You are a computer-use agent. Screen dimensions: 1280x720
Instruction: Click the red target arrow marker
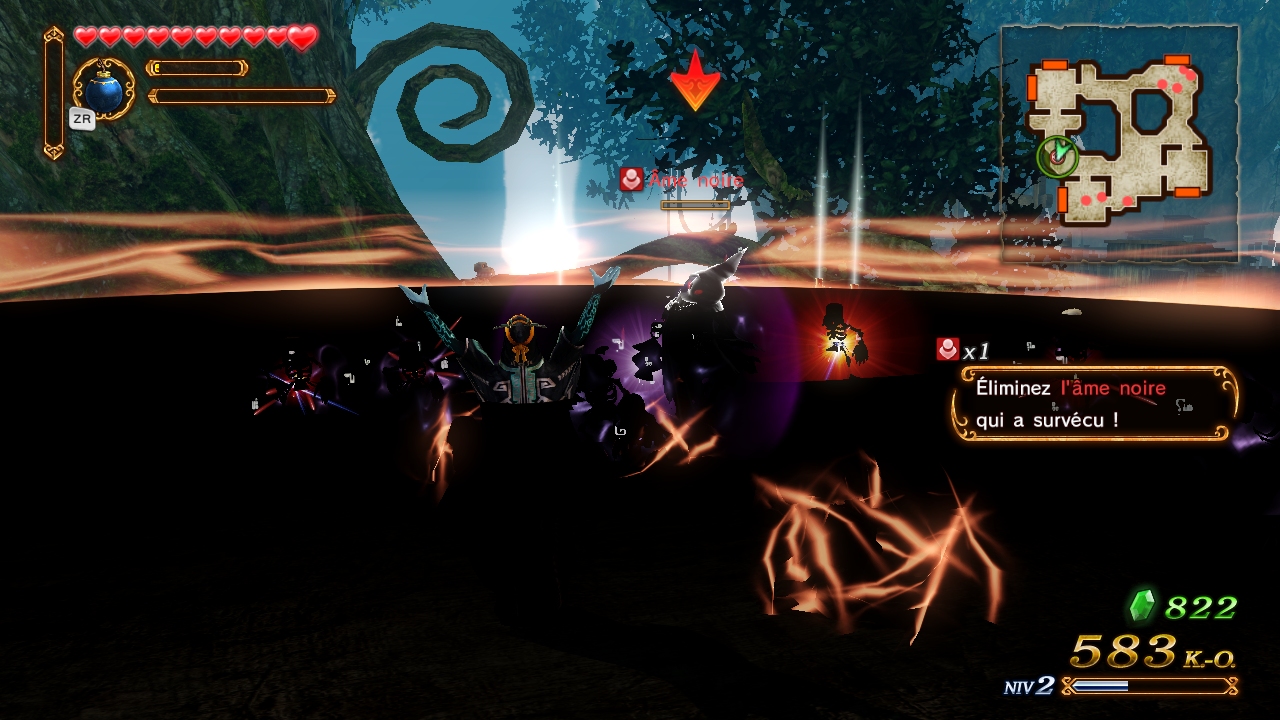695,82
